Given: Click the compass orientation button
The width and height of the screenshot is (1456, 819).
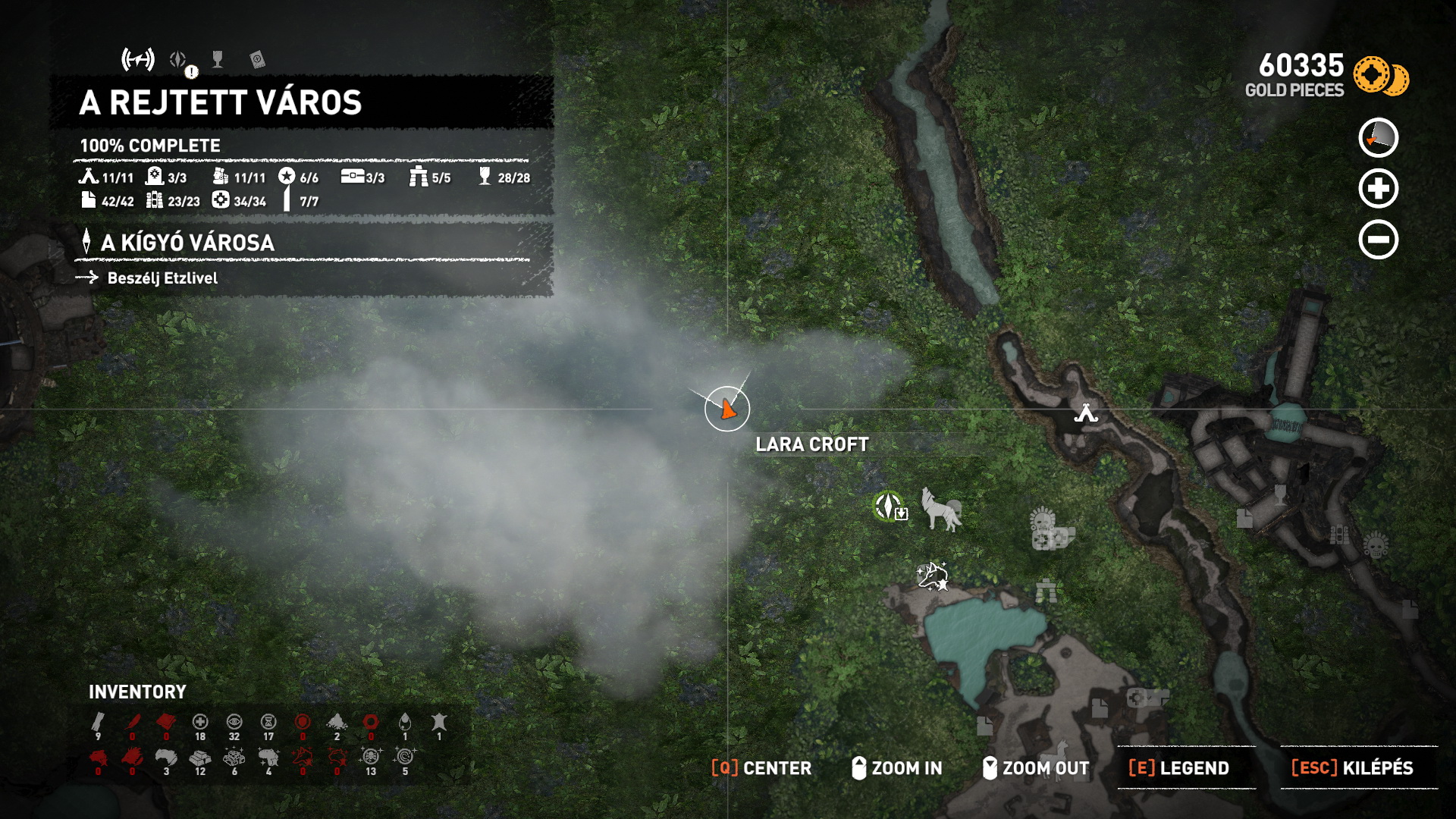Looking at the screenshot, I should [1378, 138].
